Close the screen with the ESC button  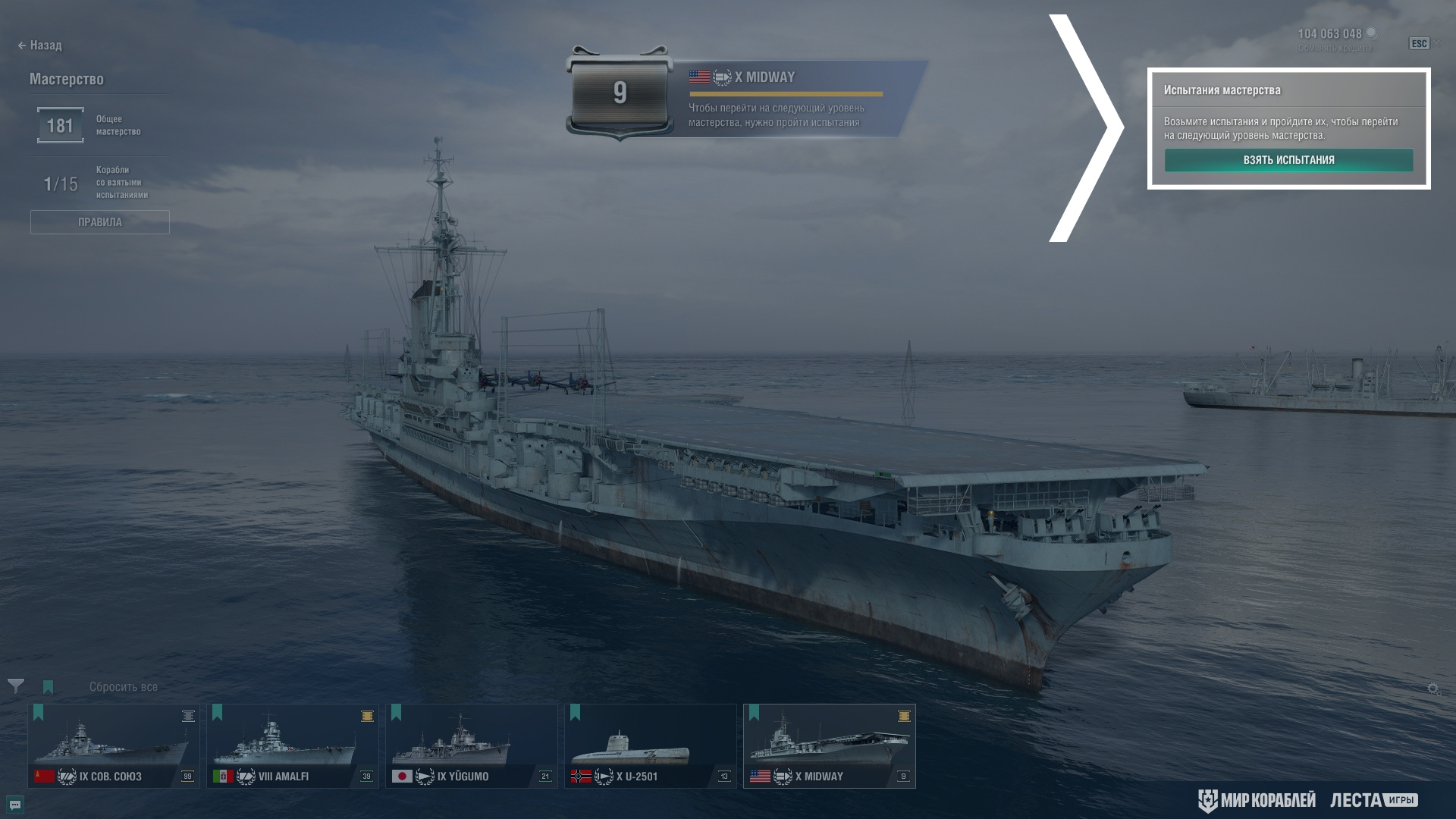(1419, 44)
